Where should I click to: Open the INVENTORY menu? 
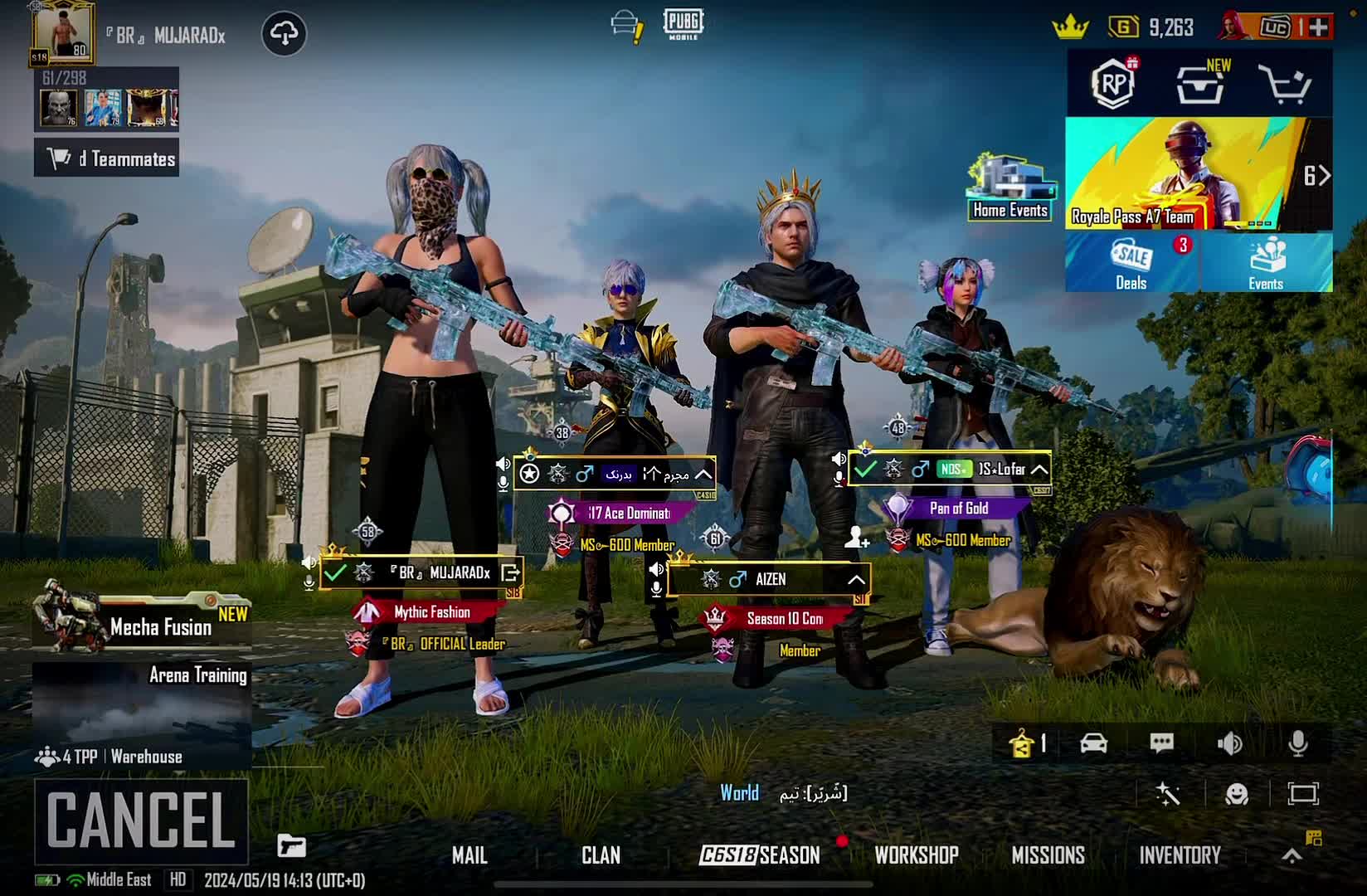1180,855
